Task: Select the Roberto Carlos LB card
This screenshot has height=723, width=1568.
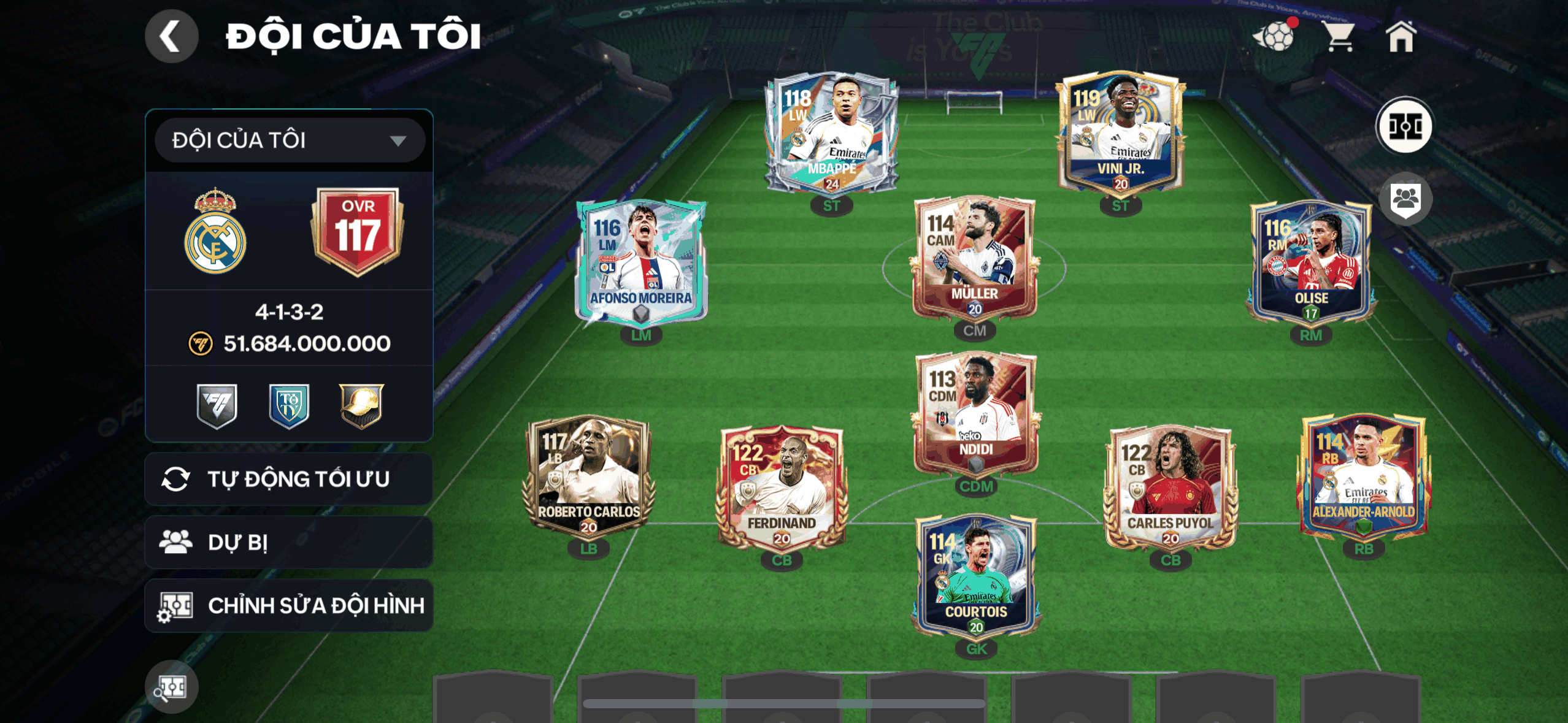Action: [x=588, y=476]
